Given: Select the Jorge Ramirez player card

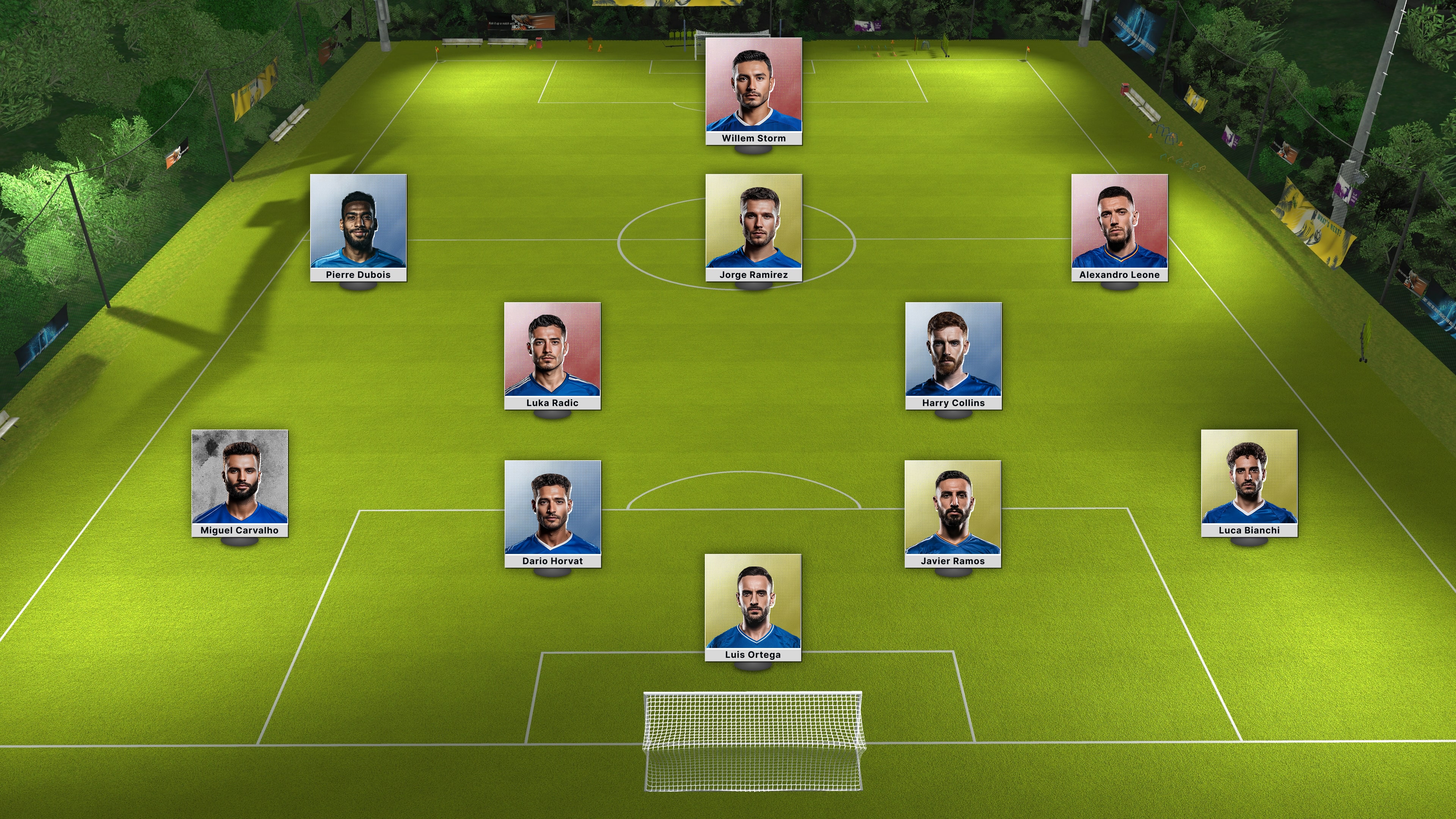Looking at the screenshot, I should (x=753, y=223).
